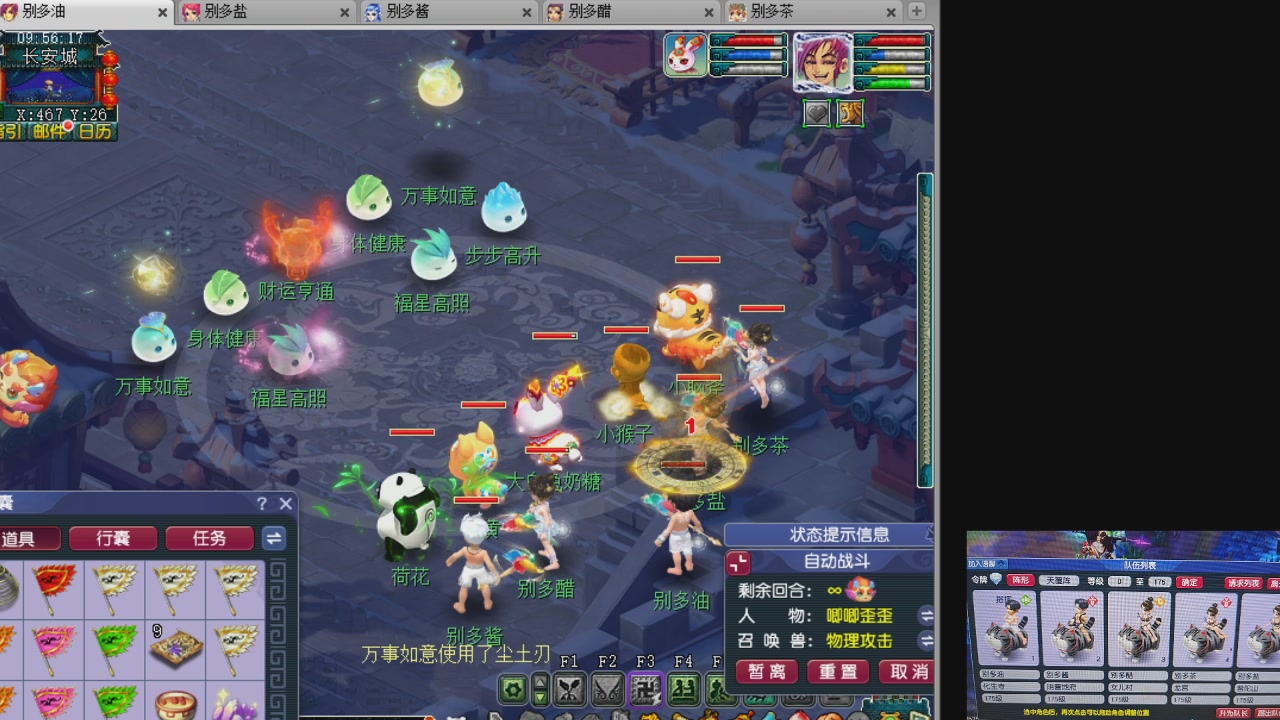Screen dimensions: 1280x720
Task: Open the gear settings icon on the skill bar
Action: 514,688
